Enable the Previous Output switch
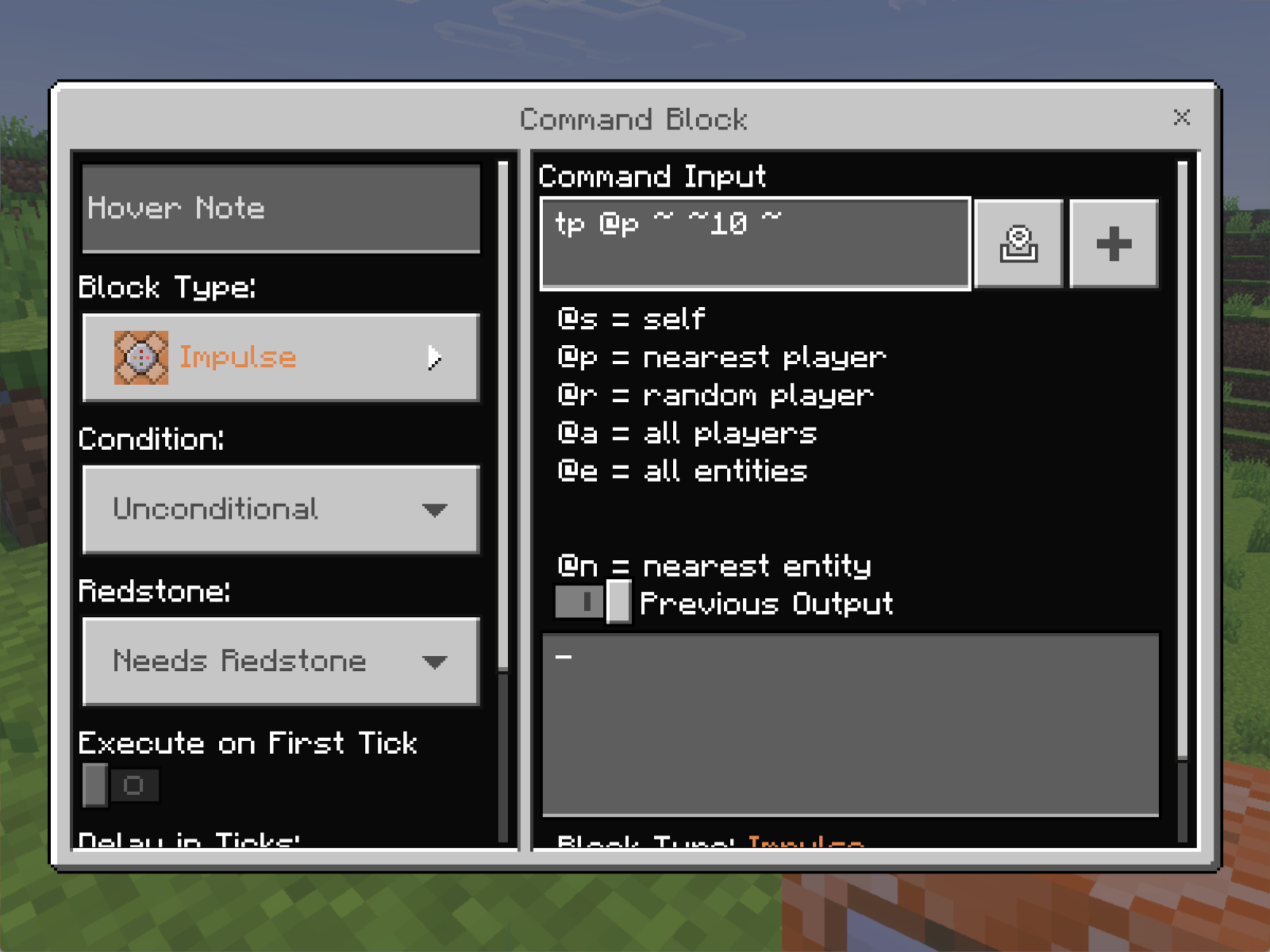1270x952 pixels. (592, 603)
